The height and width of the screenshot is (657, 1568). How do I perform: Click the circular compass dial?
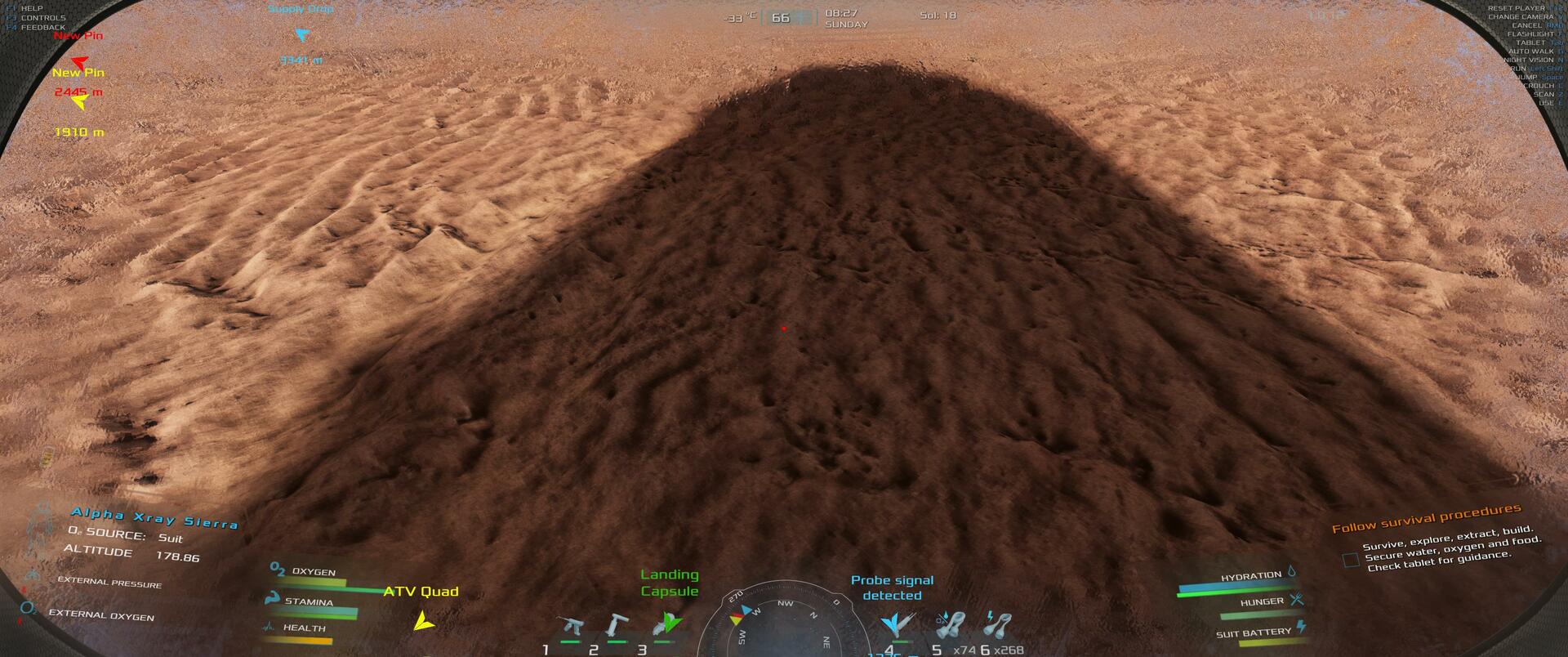click(782, 625)
